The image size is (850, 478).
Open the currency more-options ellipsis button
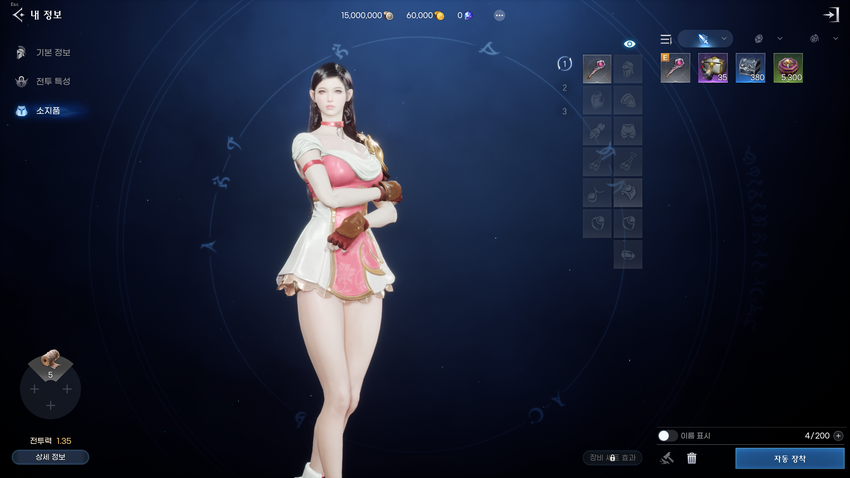[x=499, y=15]
